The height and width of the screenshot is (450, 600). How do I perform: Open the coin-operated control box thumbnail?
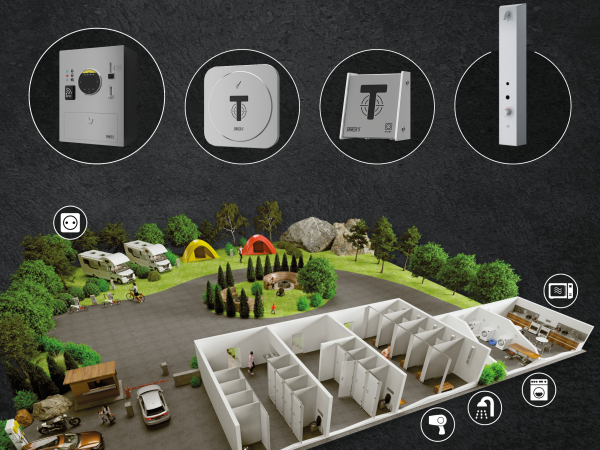[x=96, y=96]
